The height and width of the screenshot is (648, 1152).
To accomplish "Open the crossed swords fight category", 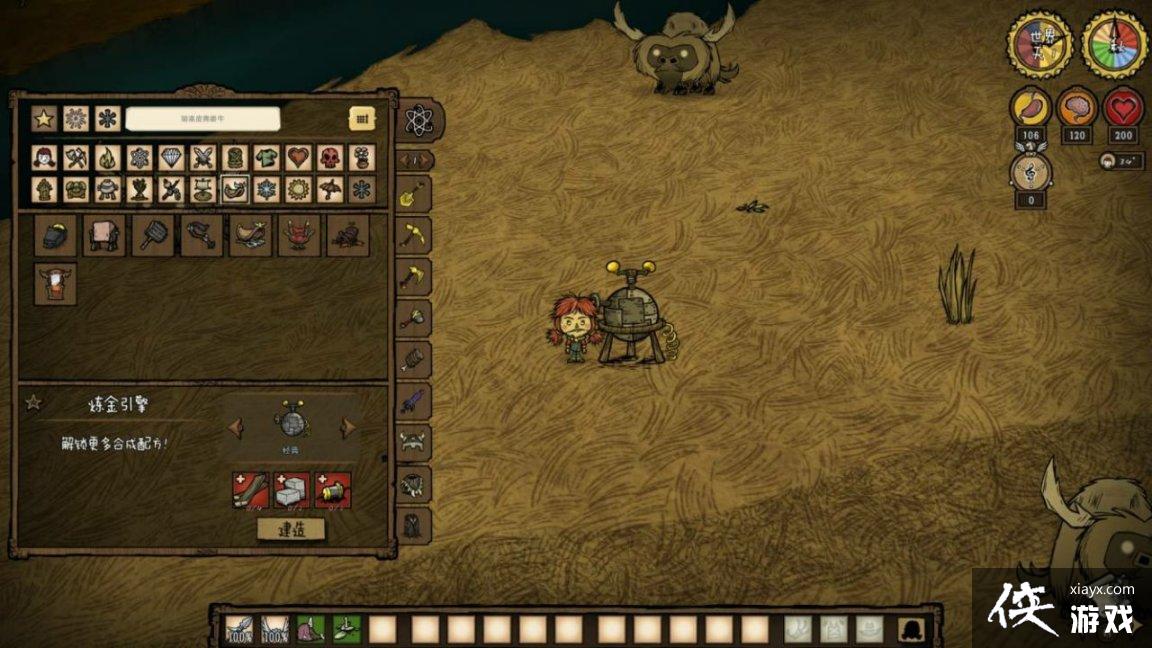I will click(x=204, y=158).
